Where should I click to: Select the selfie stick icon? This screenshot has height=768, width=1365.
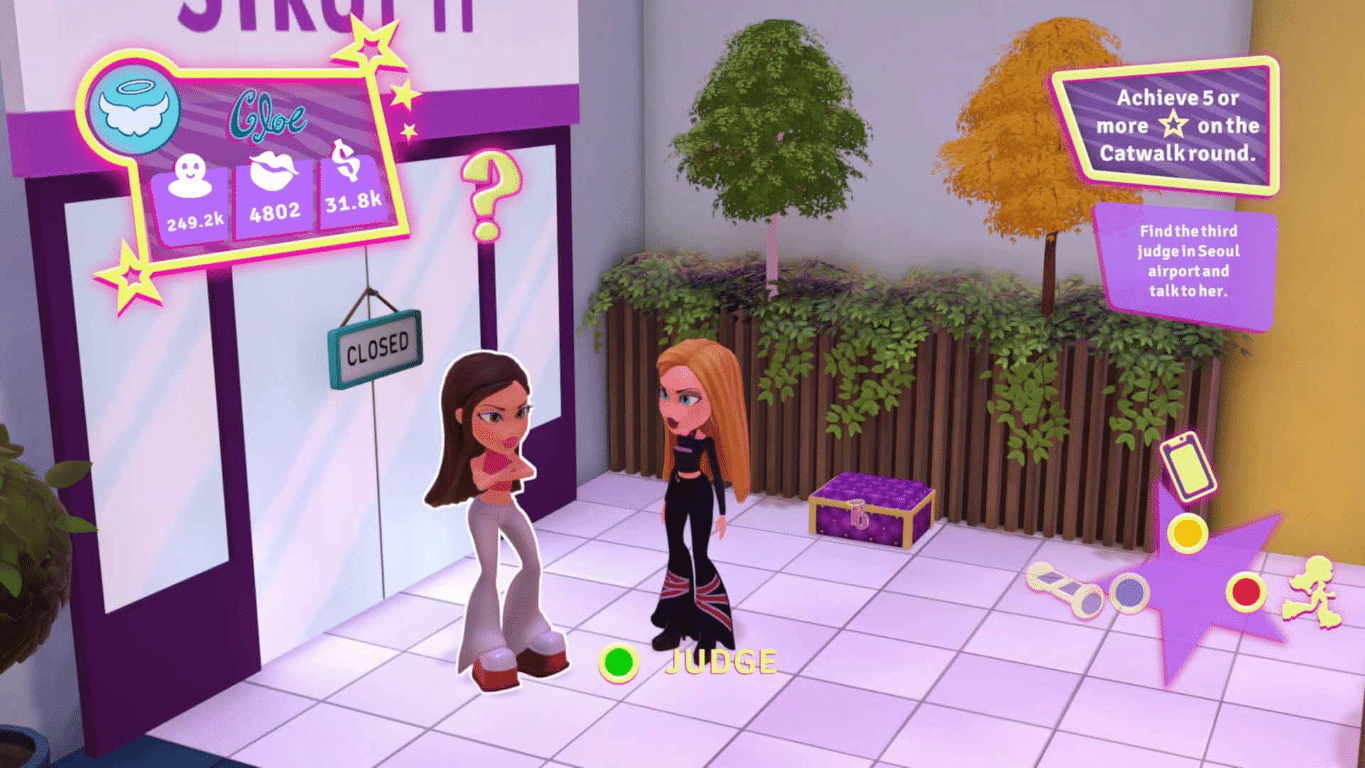coord(1065,590)
